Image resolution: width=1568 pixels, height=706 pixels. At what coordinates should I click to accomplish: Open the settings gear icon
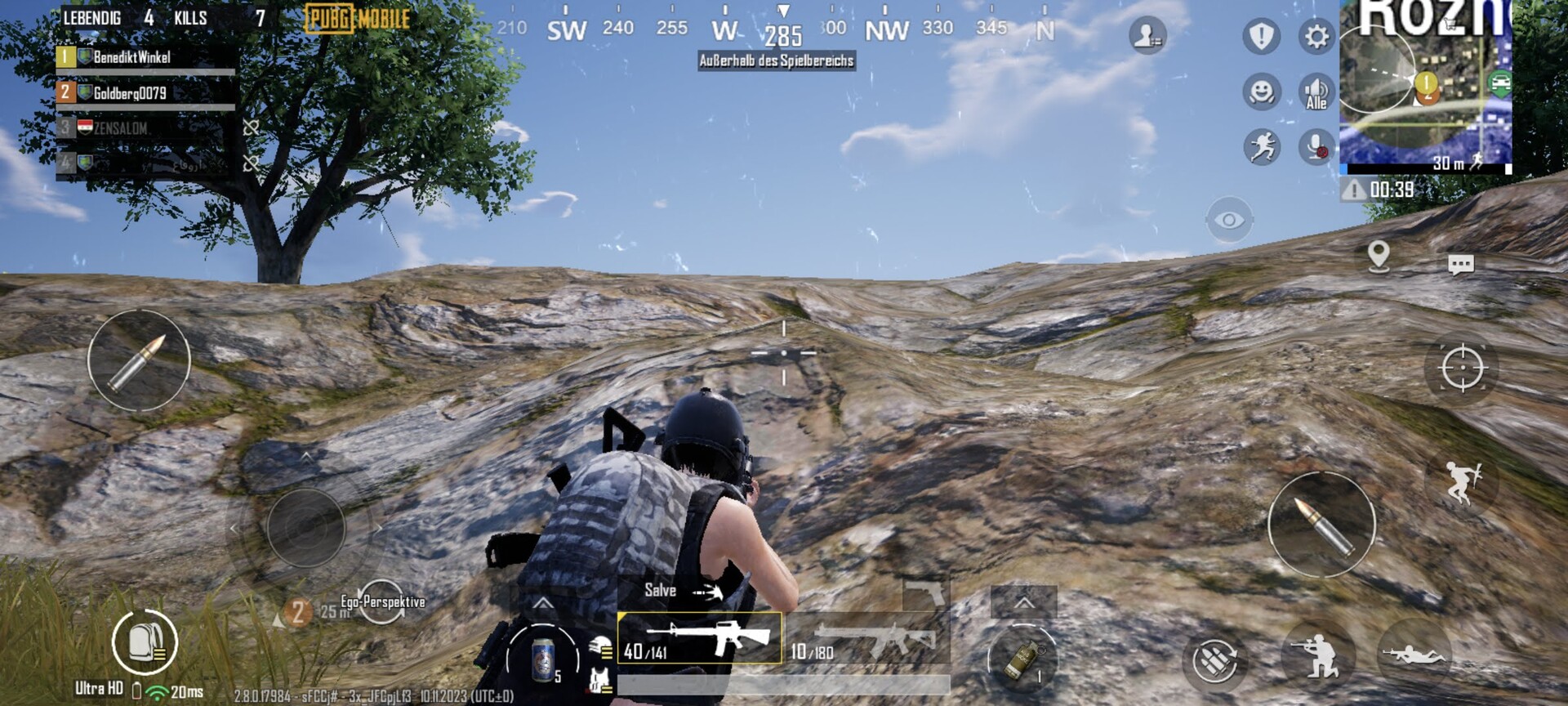point(1316,37)
